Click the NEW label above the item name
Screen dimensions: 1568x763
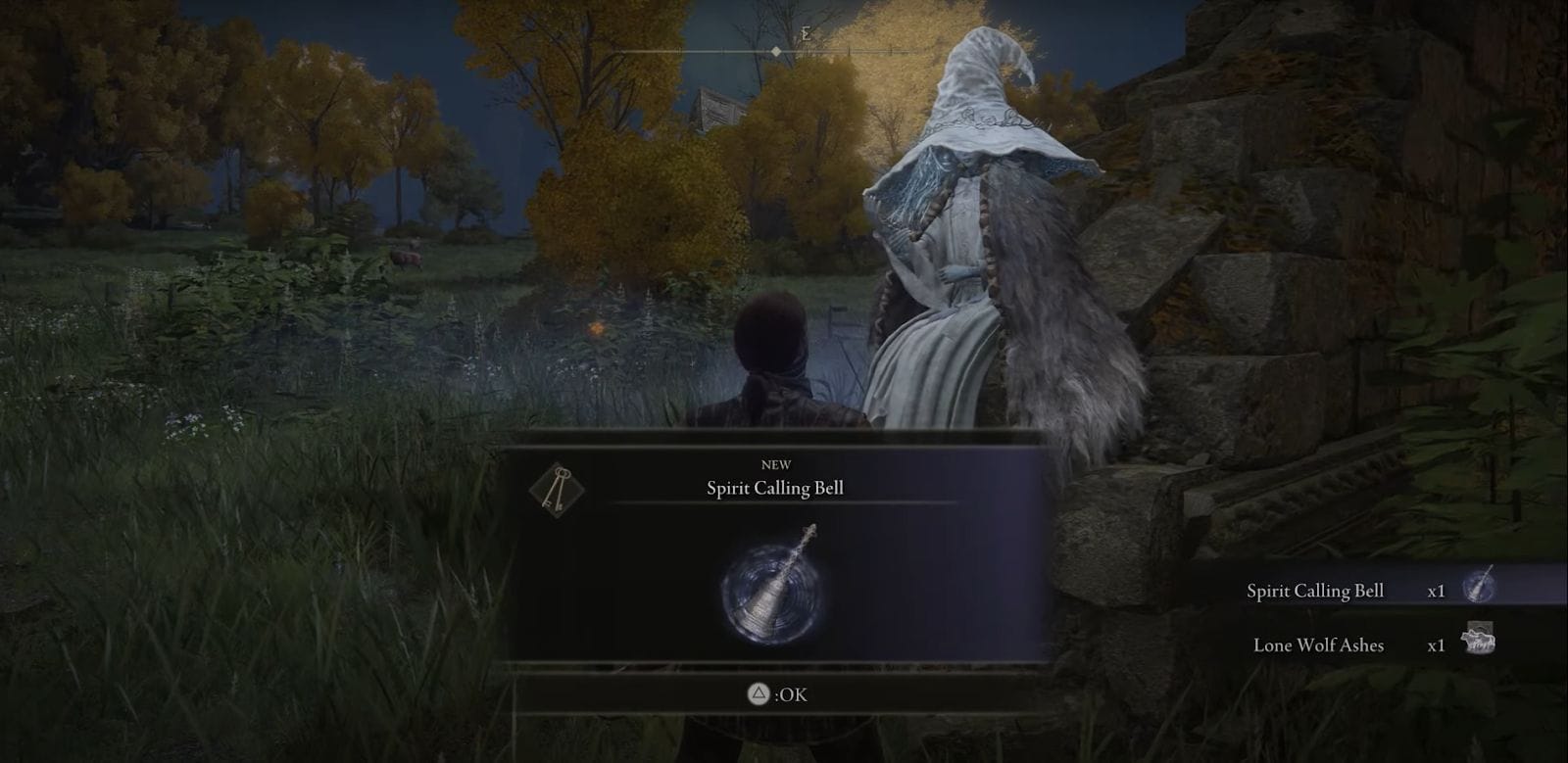click(x=777, y=464)
